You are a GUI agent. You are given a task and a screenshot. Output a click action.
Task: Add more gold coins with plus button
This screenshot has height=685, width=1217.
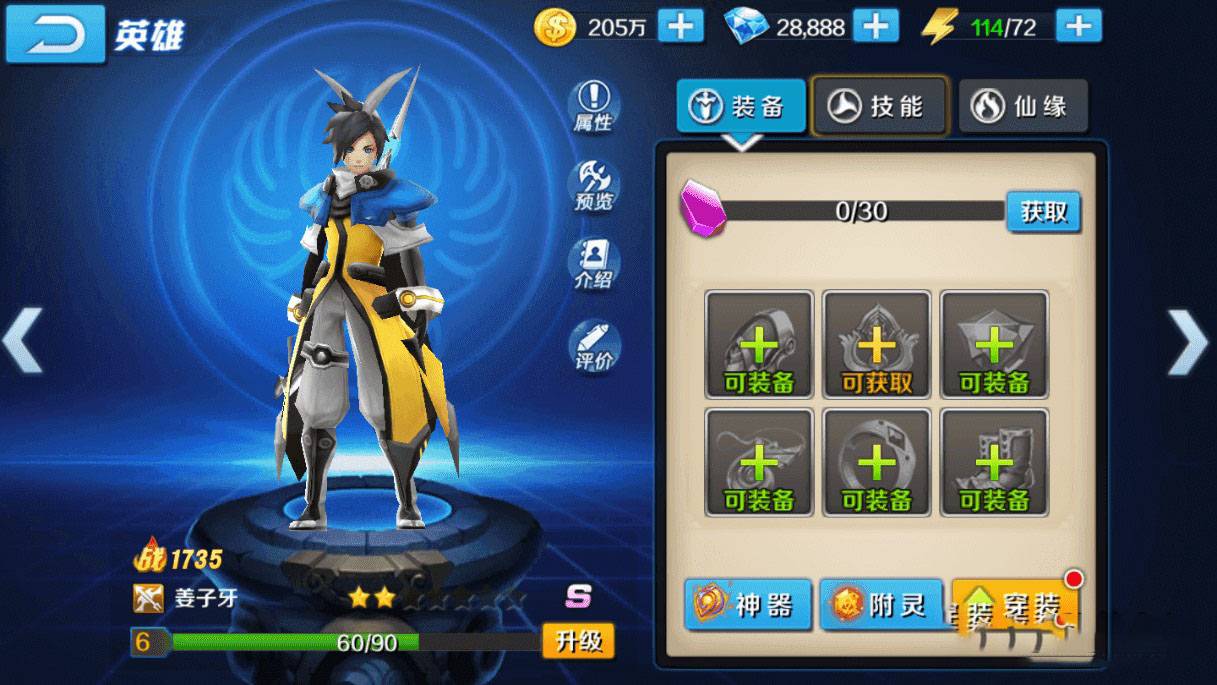click(680, 26)
